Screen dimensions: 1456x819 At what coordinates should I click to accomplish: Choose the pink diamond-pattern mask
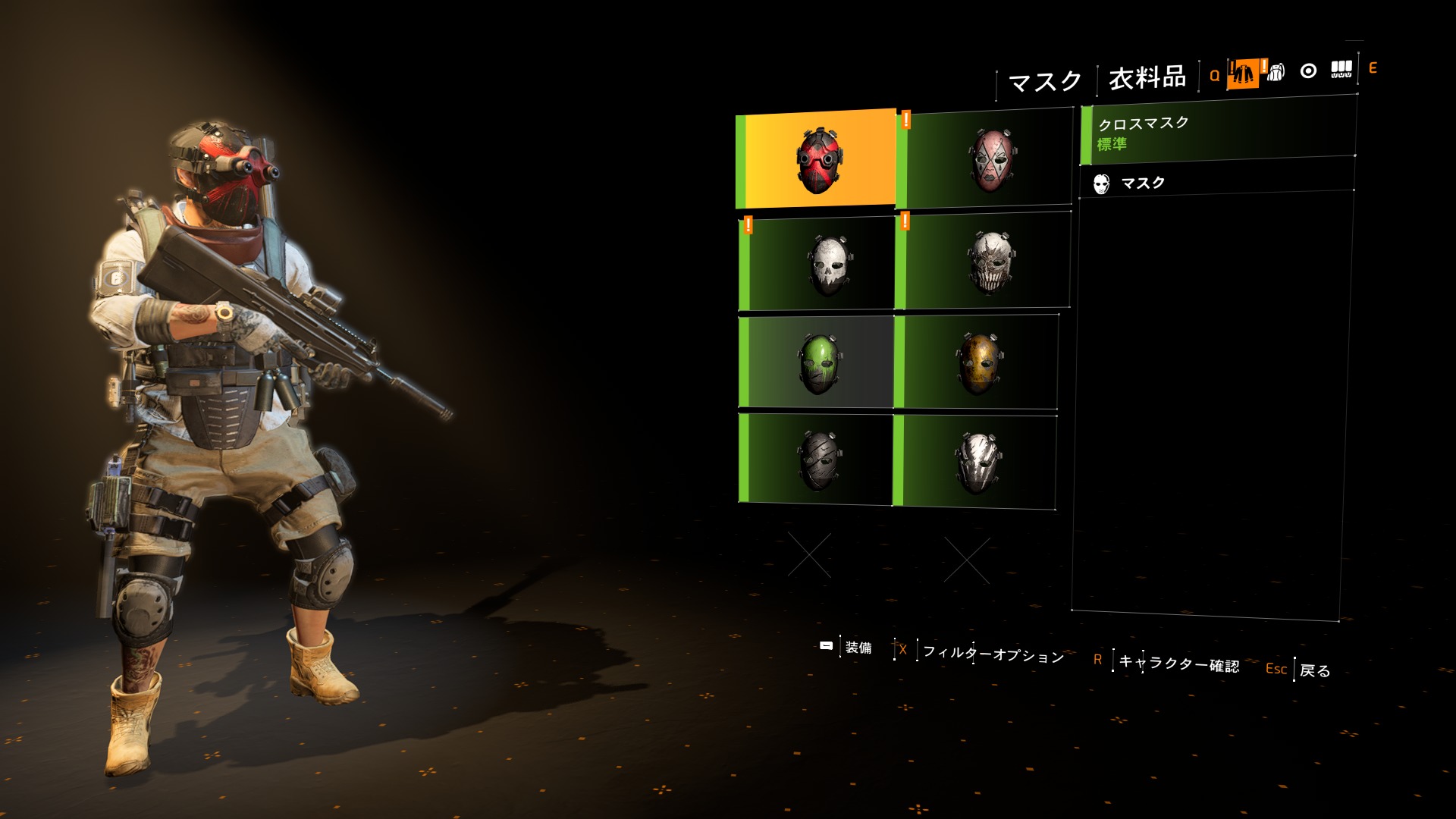[987, 159]
